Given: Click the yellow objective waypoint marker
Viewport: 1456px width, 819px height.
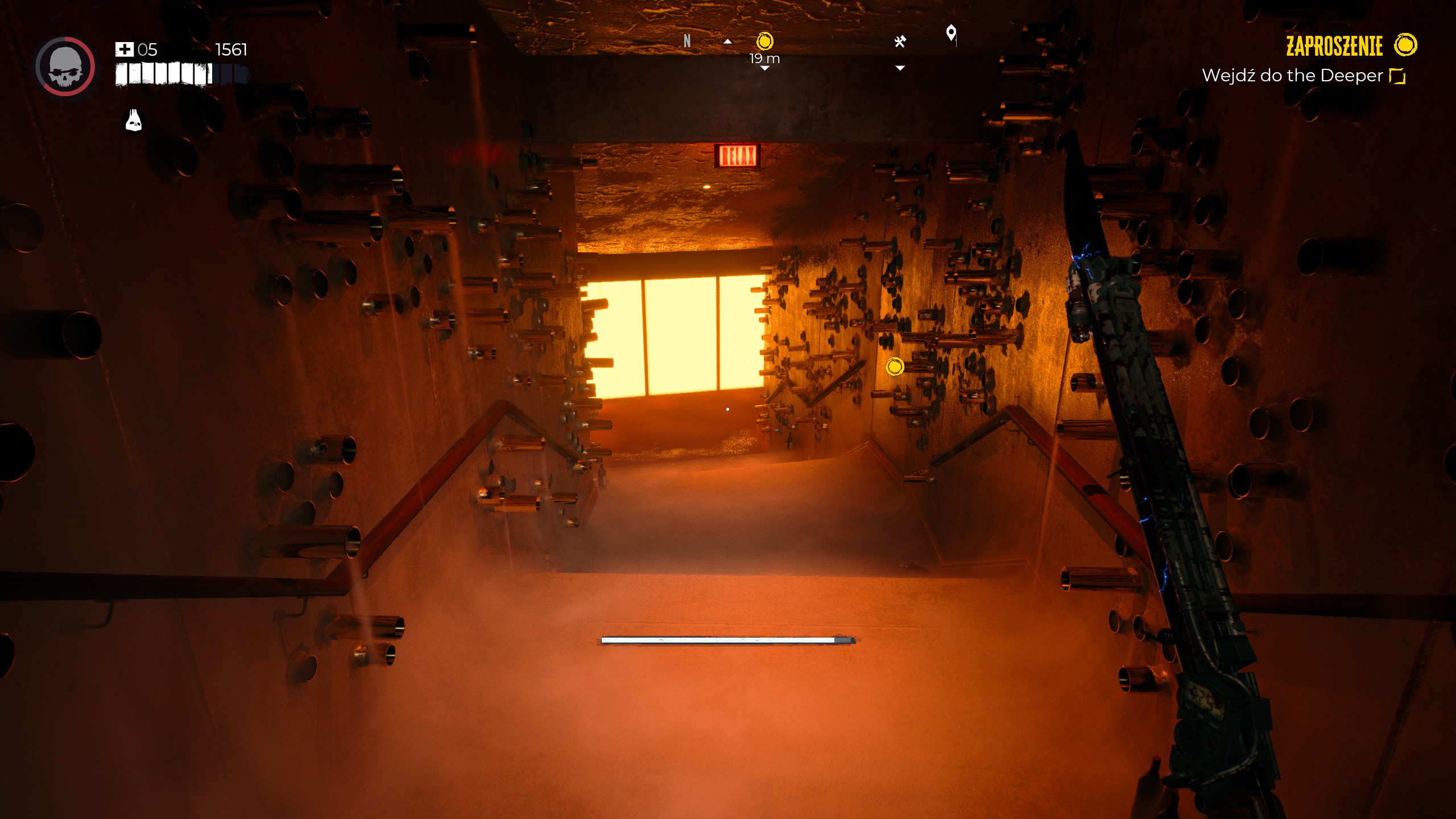Looking at the screenshot, I should 895,366.
